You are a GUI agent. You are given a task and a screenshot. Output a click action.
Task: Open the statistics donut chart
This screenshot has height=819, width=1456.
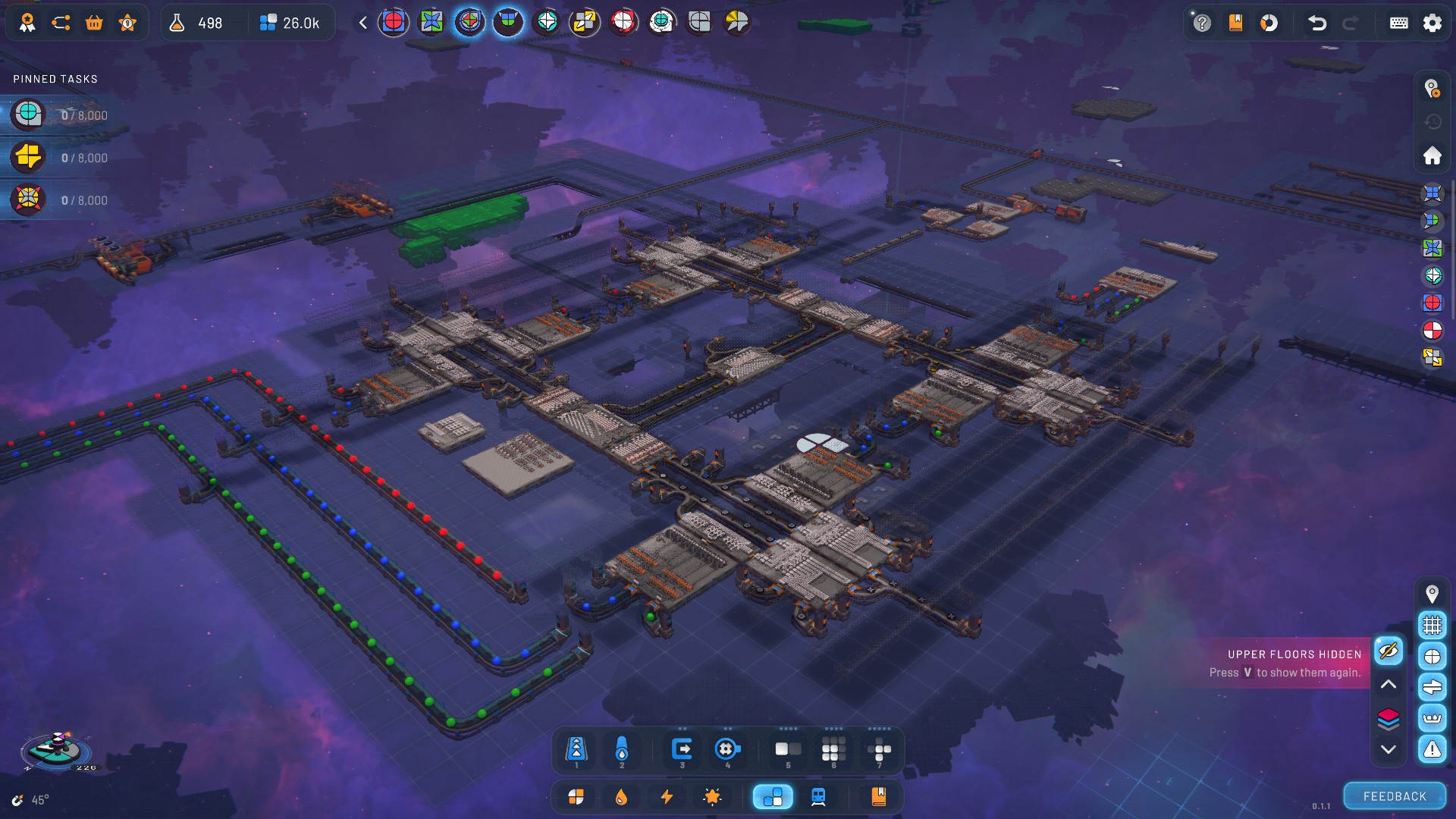click(1269, 23)
